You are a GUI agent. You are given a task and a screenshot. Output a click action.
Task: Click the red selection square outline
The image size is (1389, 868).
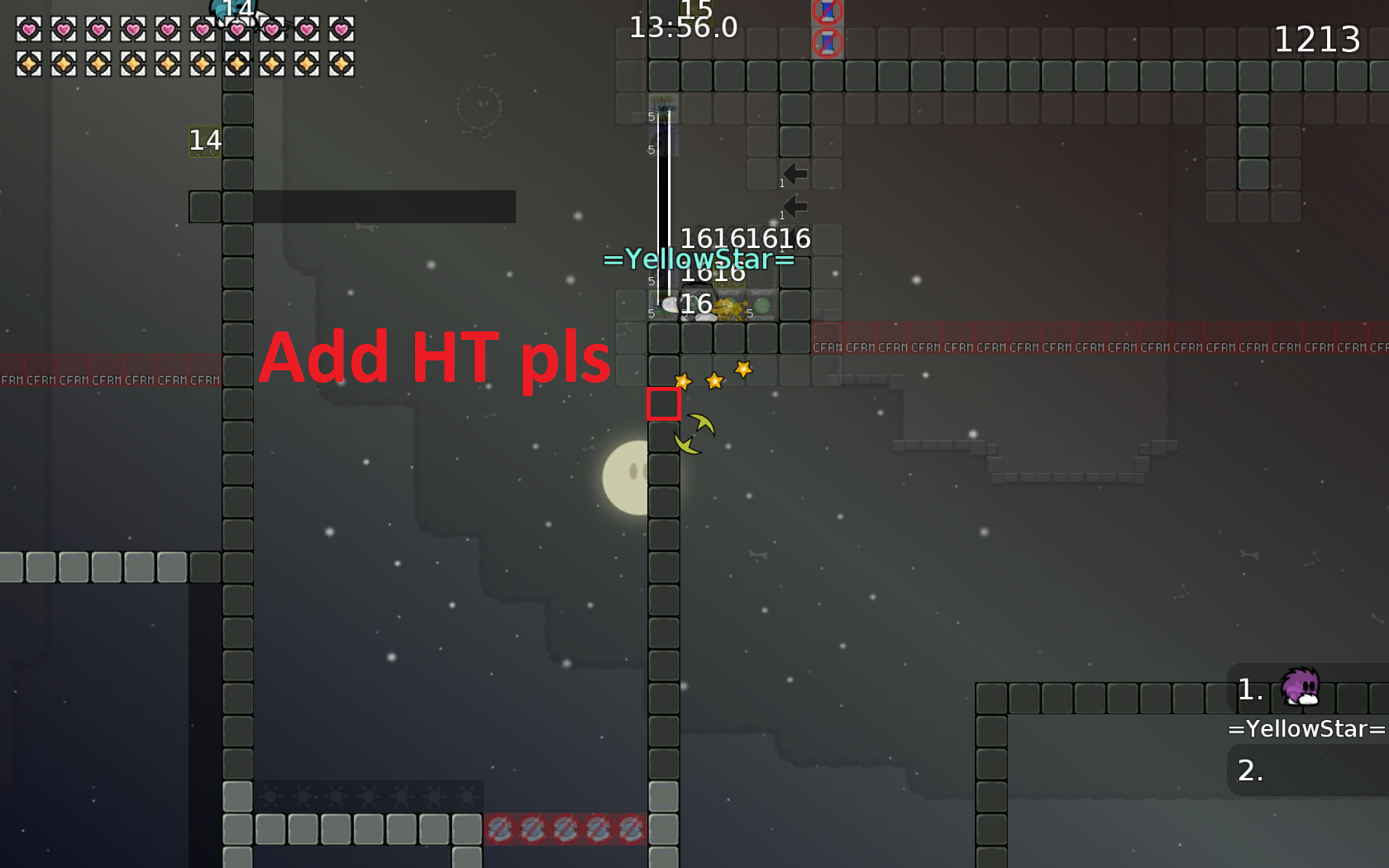click(x=662, y=406)
